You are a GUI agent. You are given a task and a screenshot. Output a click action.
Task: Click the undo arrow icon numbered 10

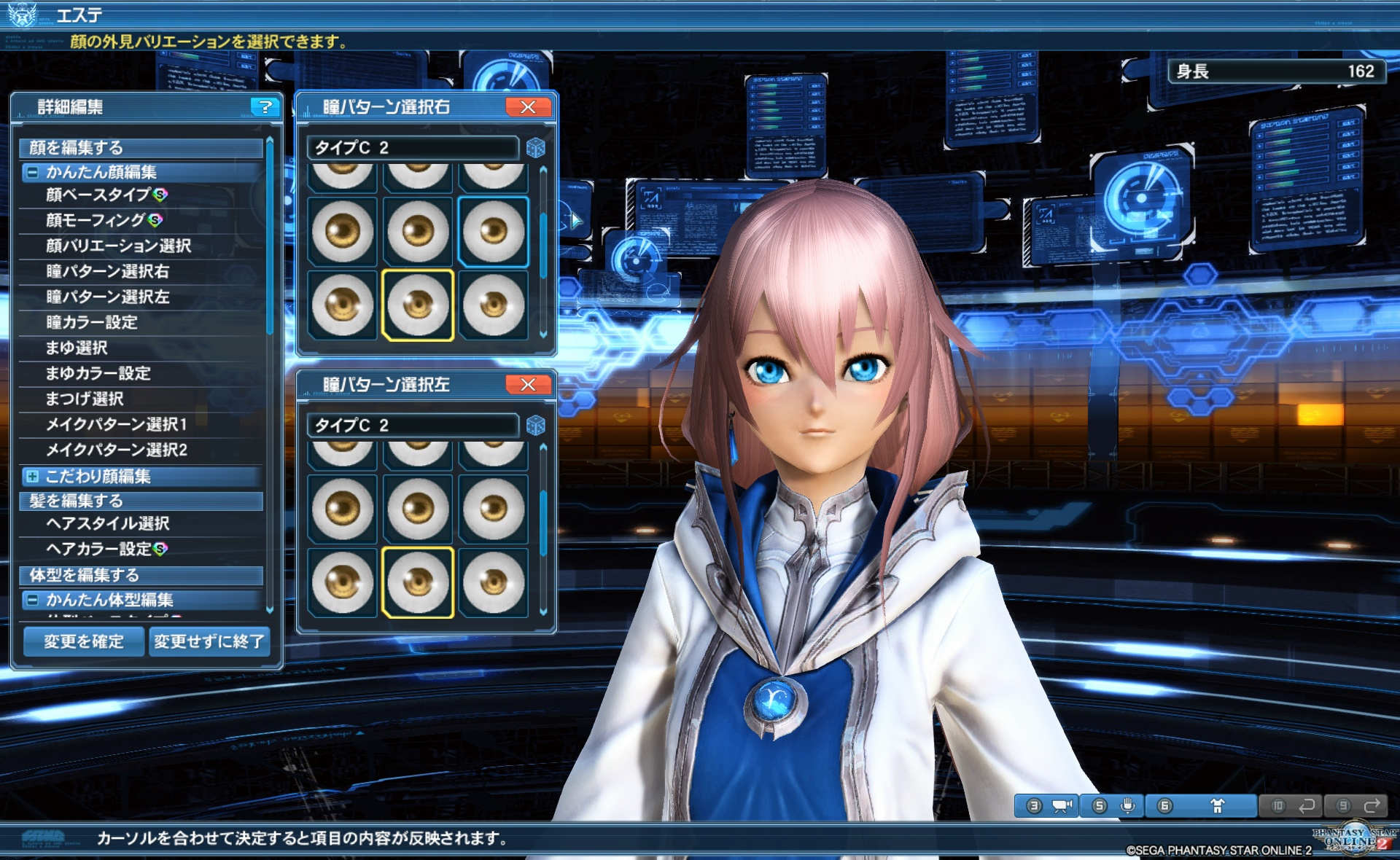[x=1292, y=806]
